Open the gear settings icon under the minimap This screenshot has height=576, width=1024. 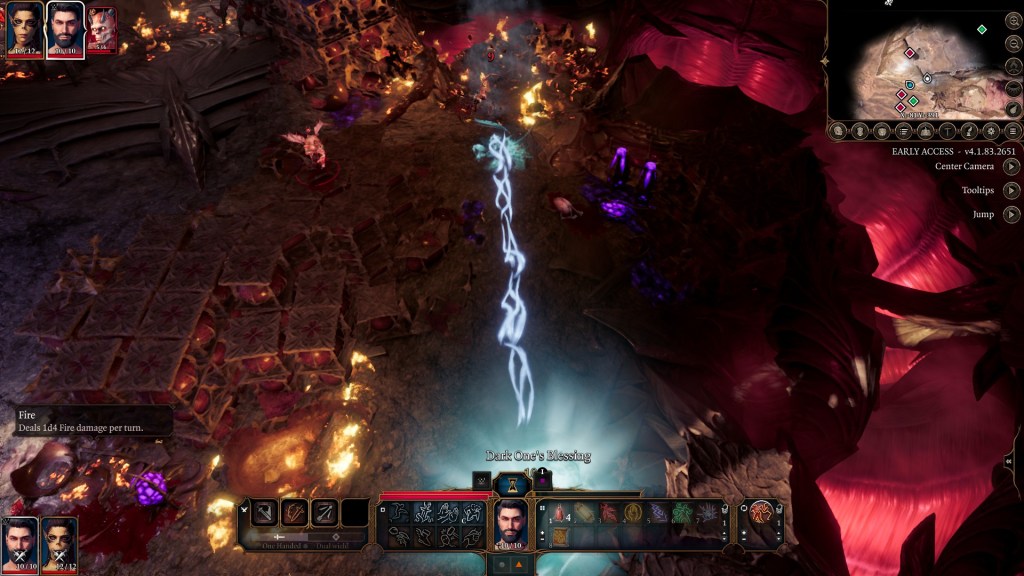pos(991,131)
